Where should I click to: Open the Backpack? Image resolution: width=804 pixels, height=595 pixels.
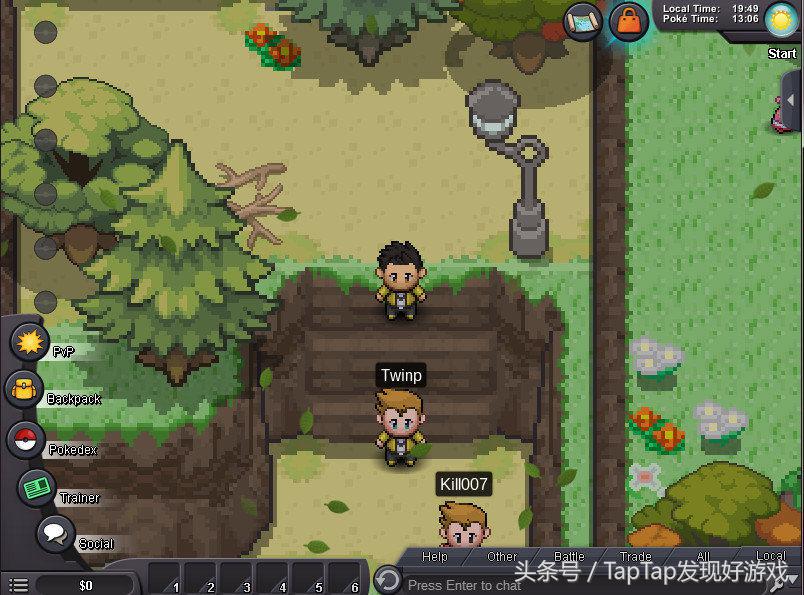tap(24, 390)
